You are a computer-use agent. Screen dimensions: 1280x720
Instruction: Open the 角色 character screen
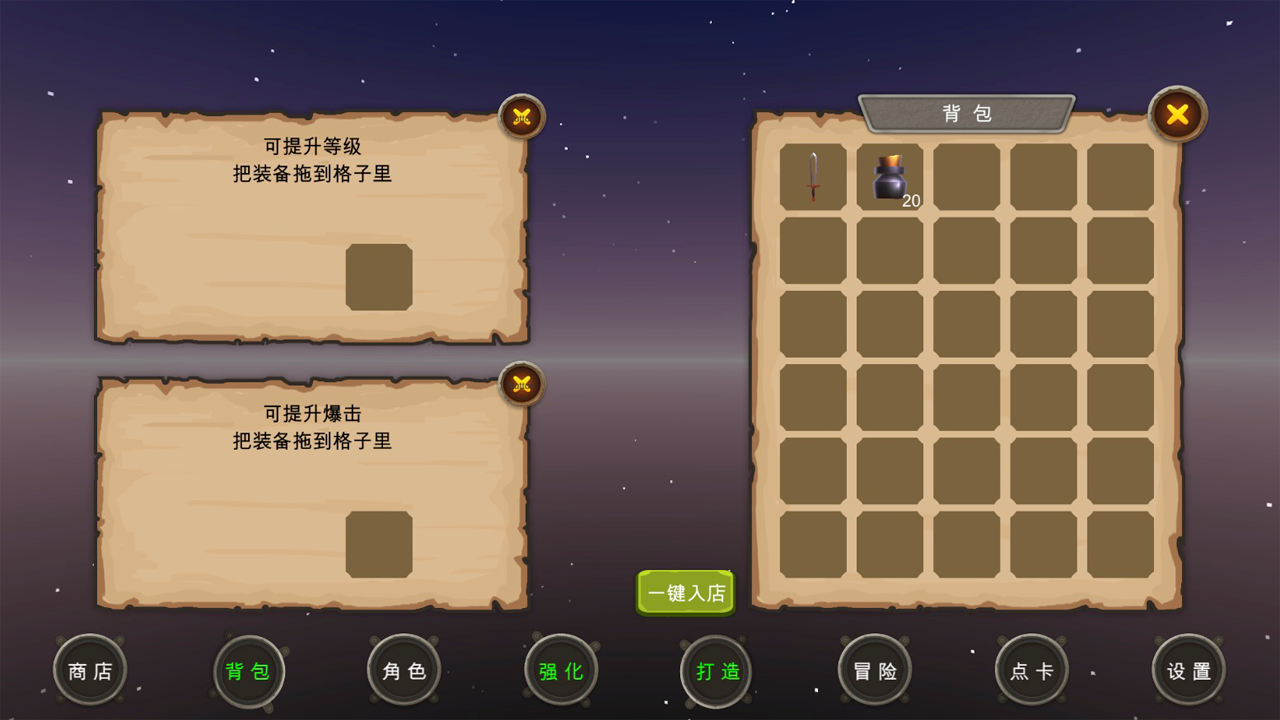tap(403, 671)
